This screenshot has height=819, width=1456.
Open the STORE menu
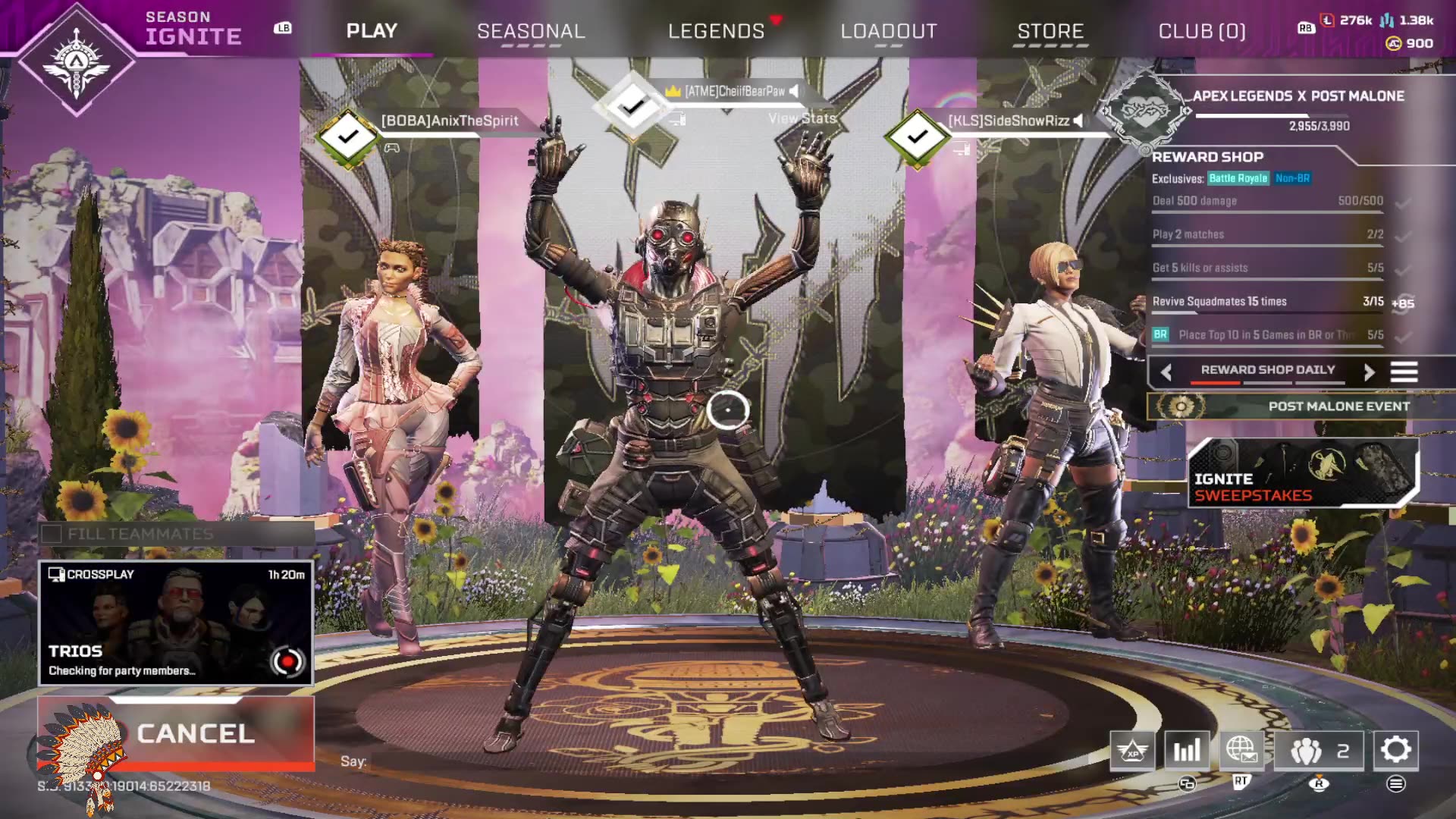pos(1050,30)
